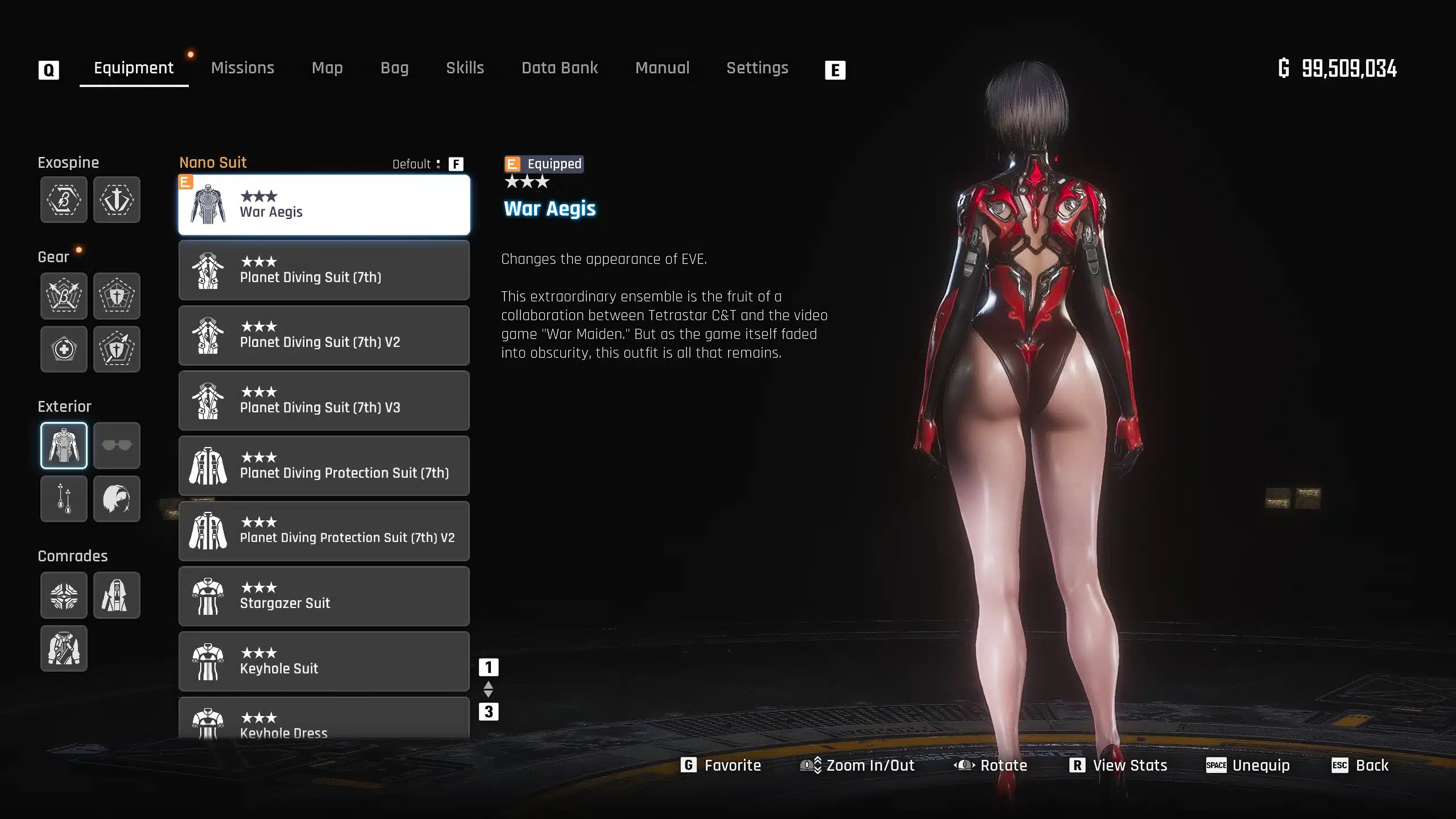Screen dimensions: 1456x819
Task: Open the Settings tab
Action: coord(757,68)
